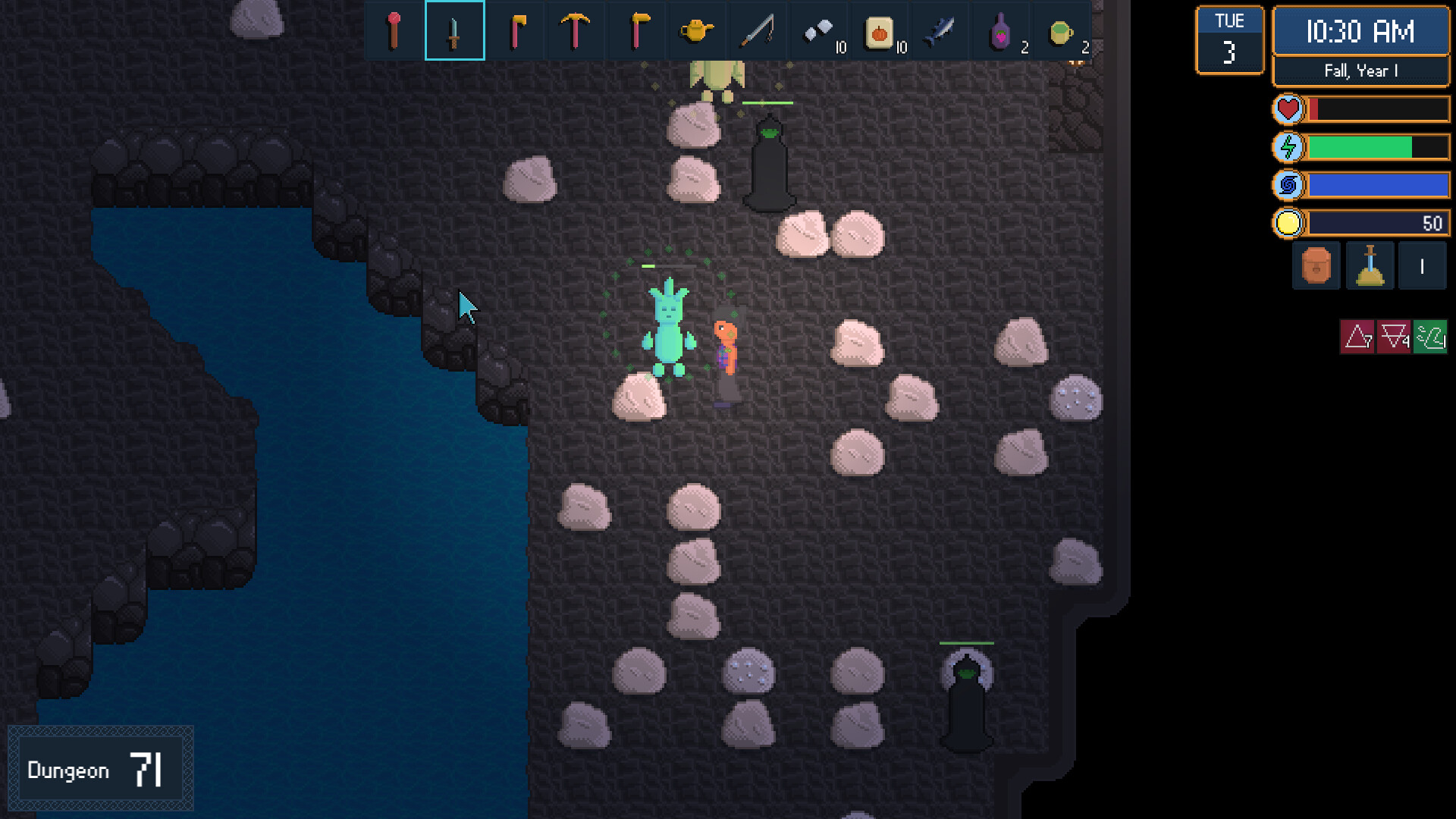The image size is (1456, 819).
Task: Select the pickaxe tool
Action: pyautogui.click(x=576, y=30)
